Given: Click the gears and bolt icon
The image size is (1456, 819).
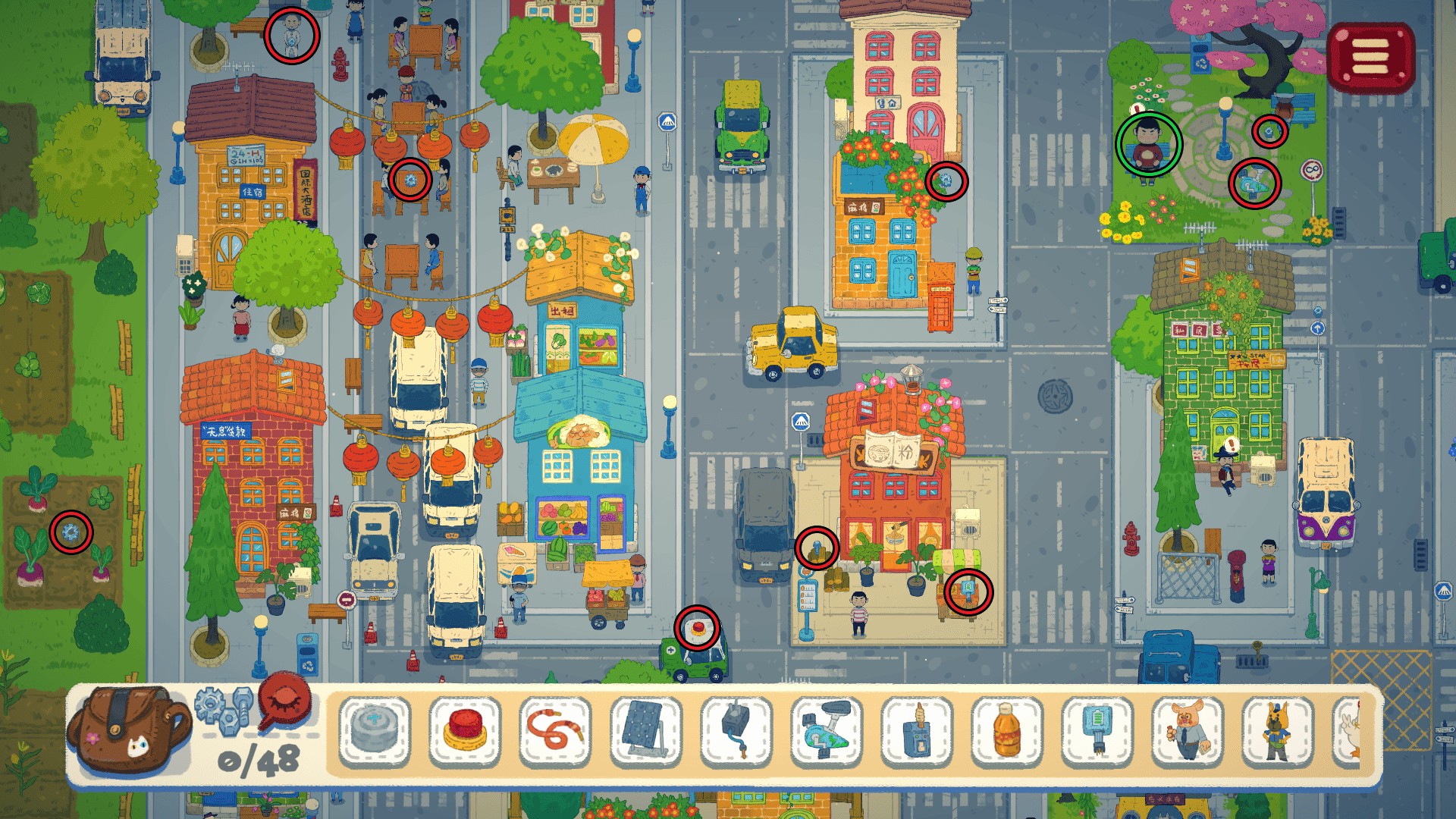Looking at the screenshot, I should point(223,708).
